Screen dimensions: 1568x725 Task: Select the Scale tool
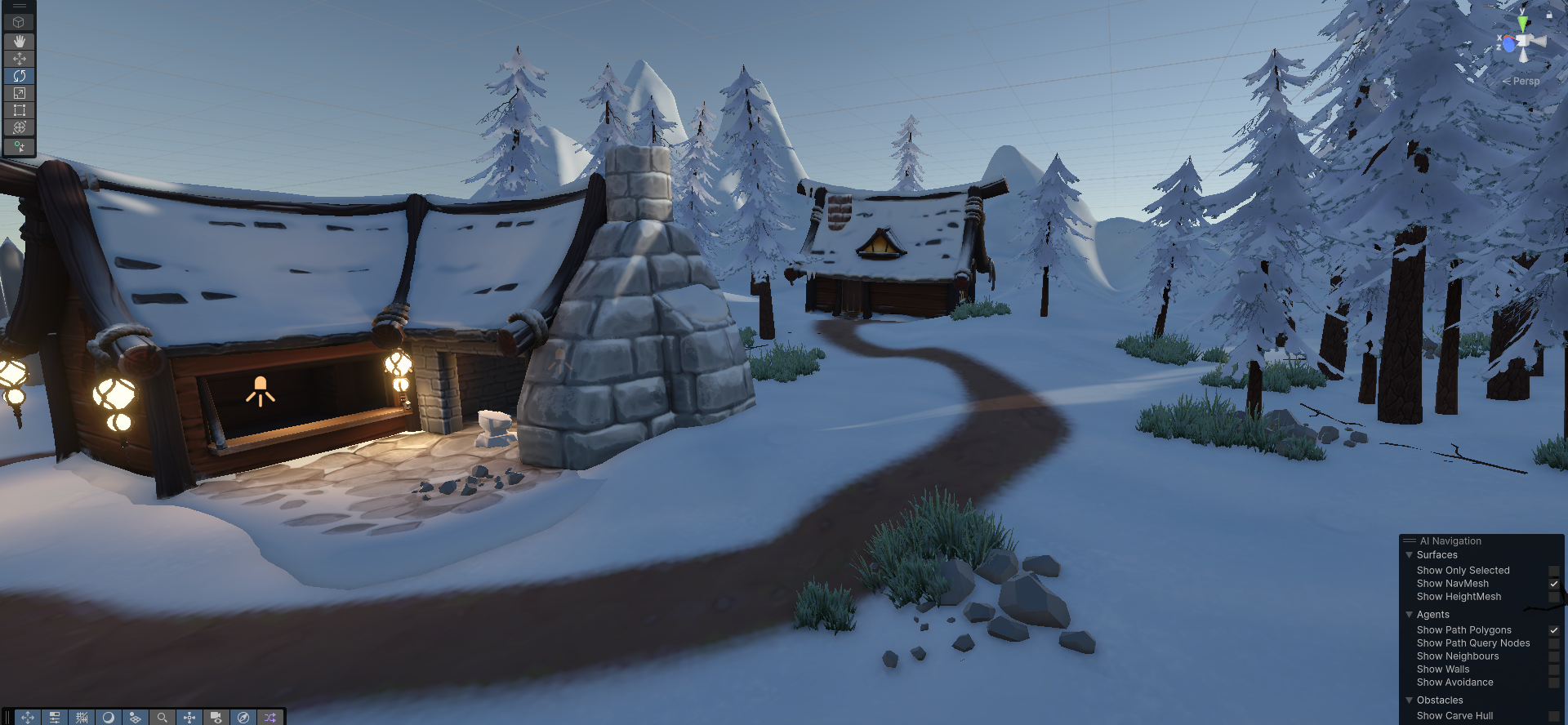click(x=19, y=92)
